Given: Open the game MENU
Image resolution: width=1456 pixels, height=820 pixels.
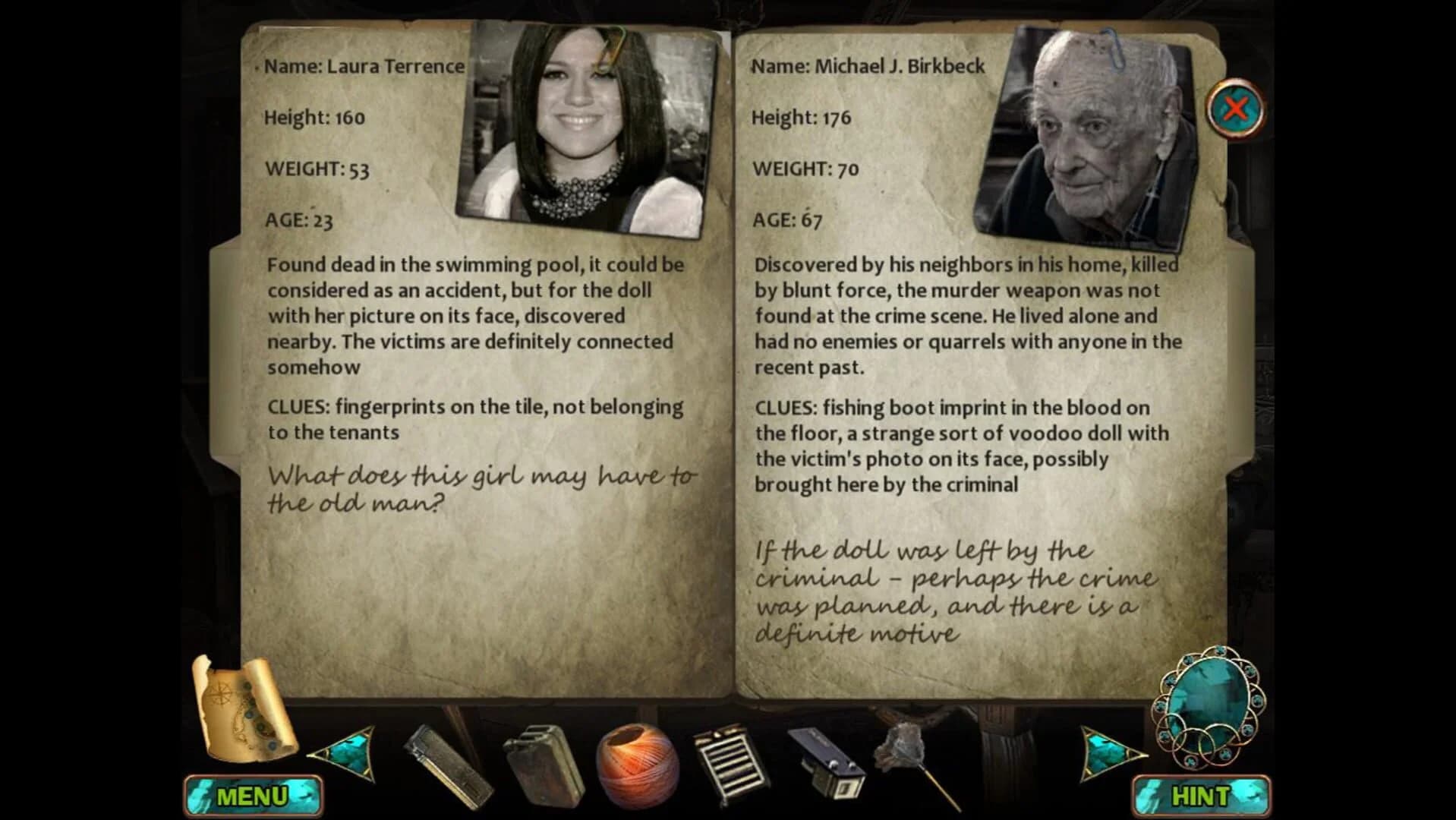Looking at the screenshot, I should (251, 795).
